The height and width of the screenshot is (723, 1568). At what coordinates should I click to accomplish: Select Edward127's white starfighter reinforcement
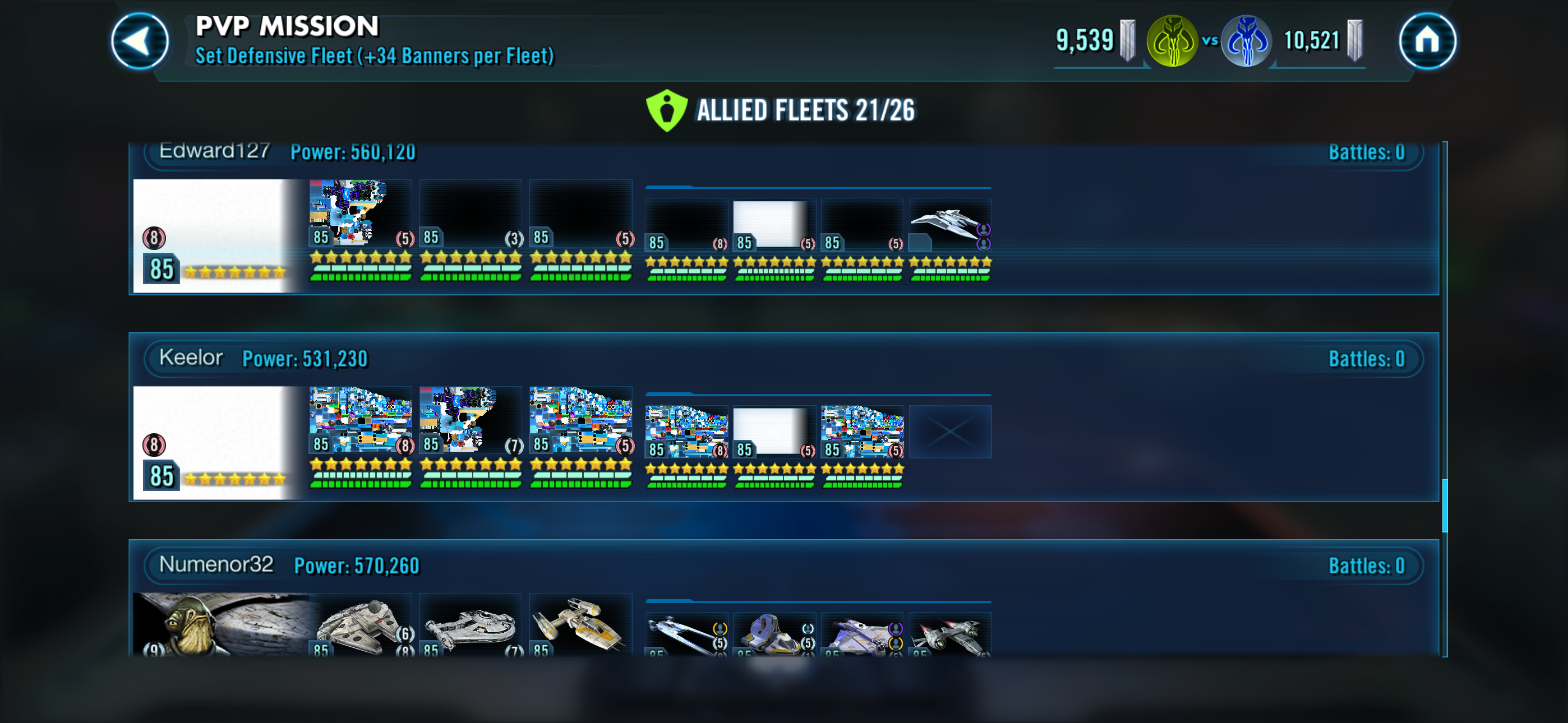[x=949, y=226]
